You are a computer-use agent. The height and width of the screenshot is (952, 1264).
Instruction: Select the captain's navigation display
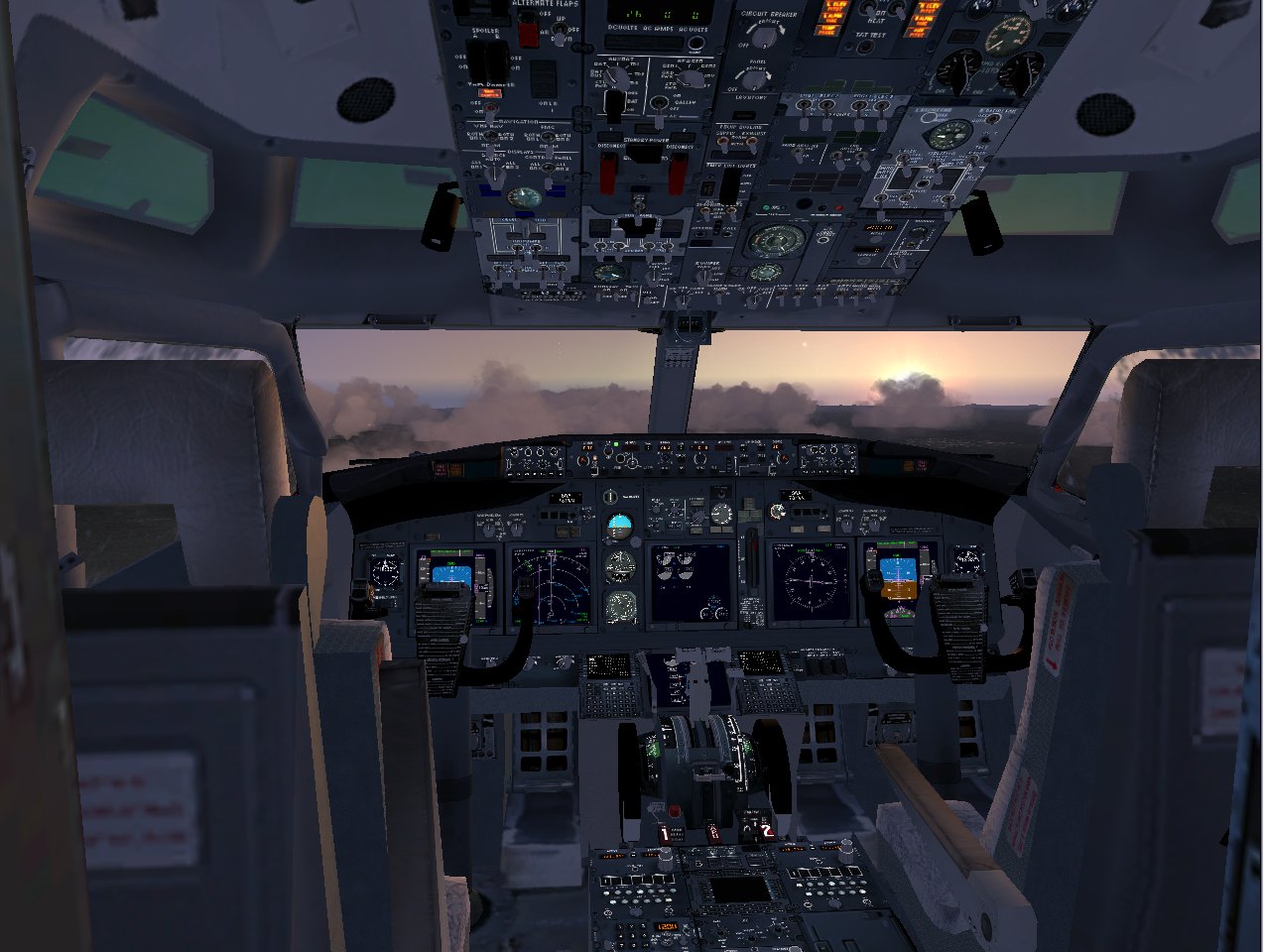tap(549, 586)
